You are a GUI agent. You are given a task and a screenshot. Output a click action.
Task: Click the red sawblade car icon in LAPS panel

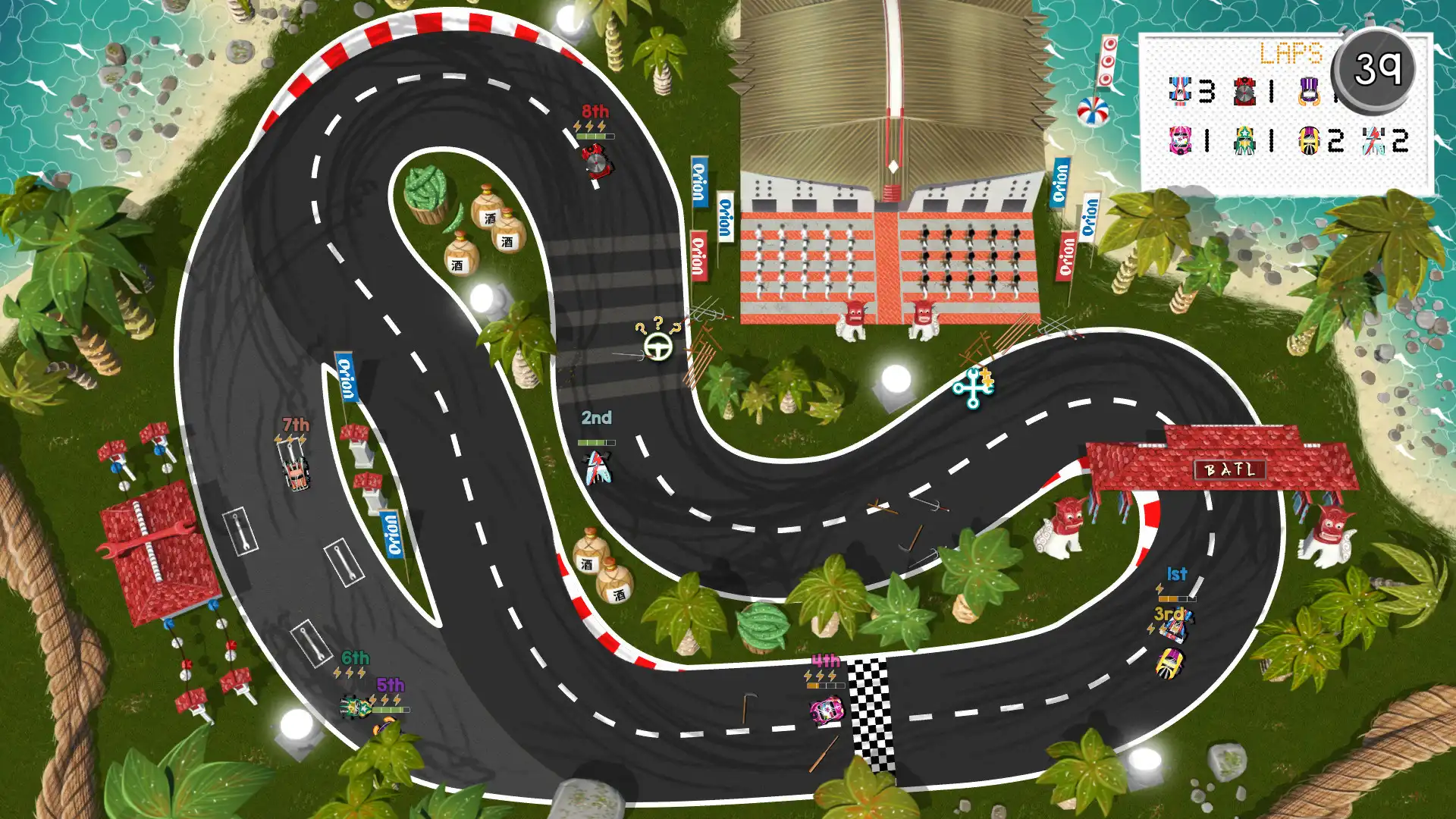[1244, 91]
